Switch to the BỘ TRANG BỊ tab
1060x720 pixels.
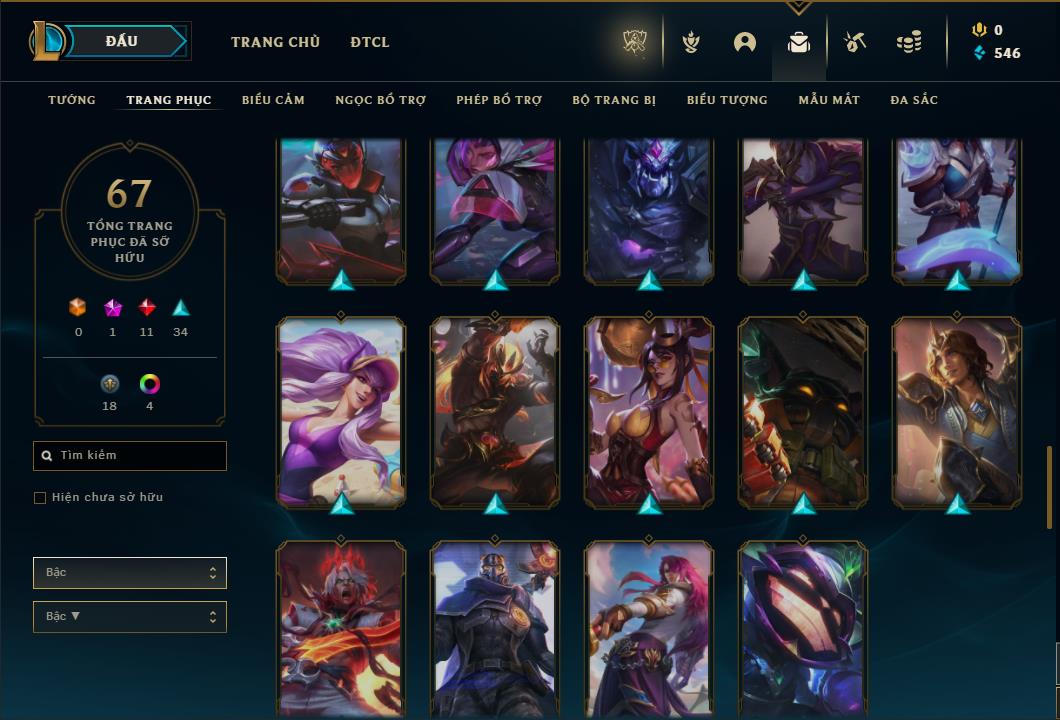(614, 100)
